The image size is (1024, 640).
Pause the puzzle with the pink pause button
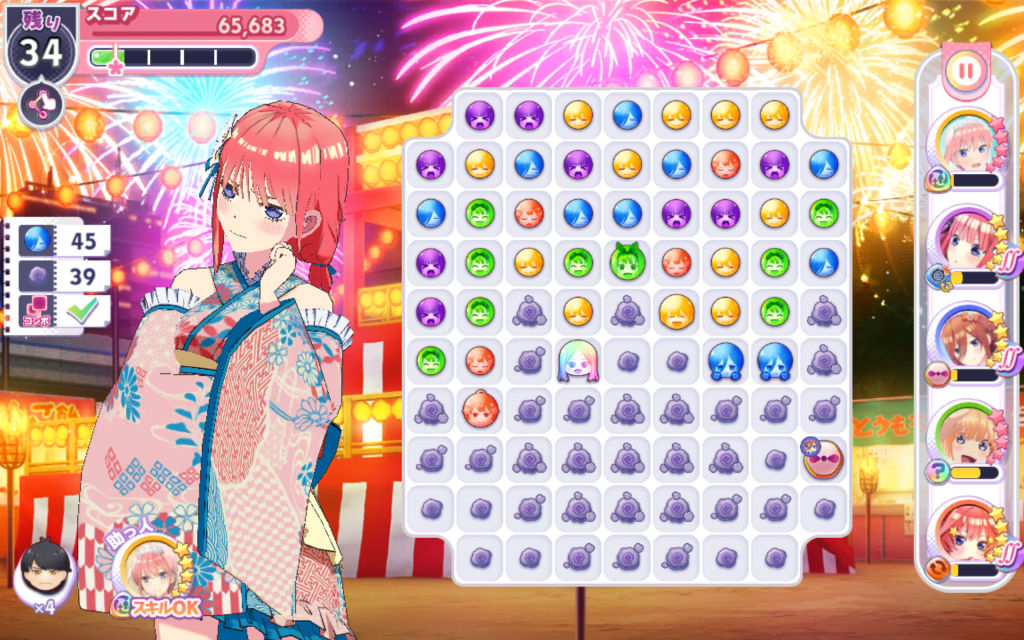coord(964,70)
